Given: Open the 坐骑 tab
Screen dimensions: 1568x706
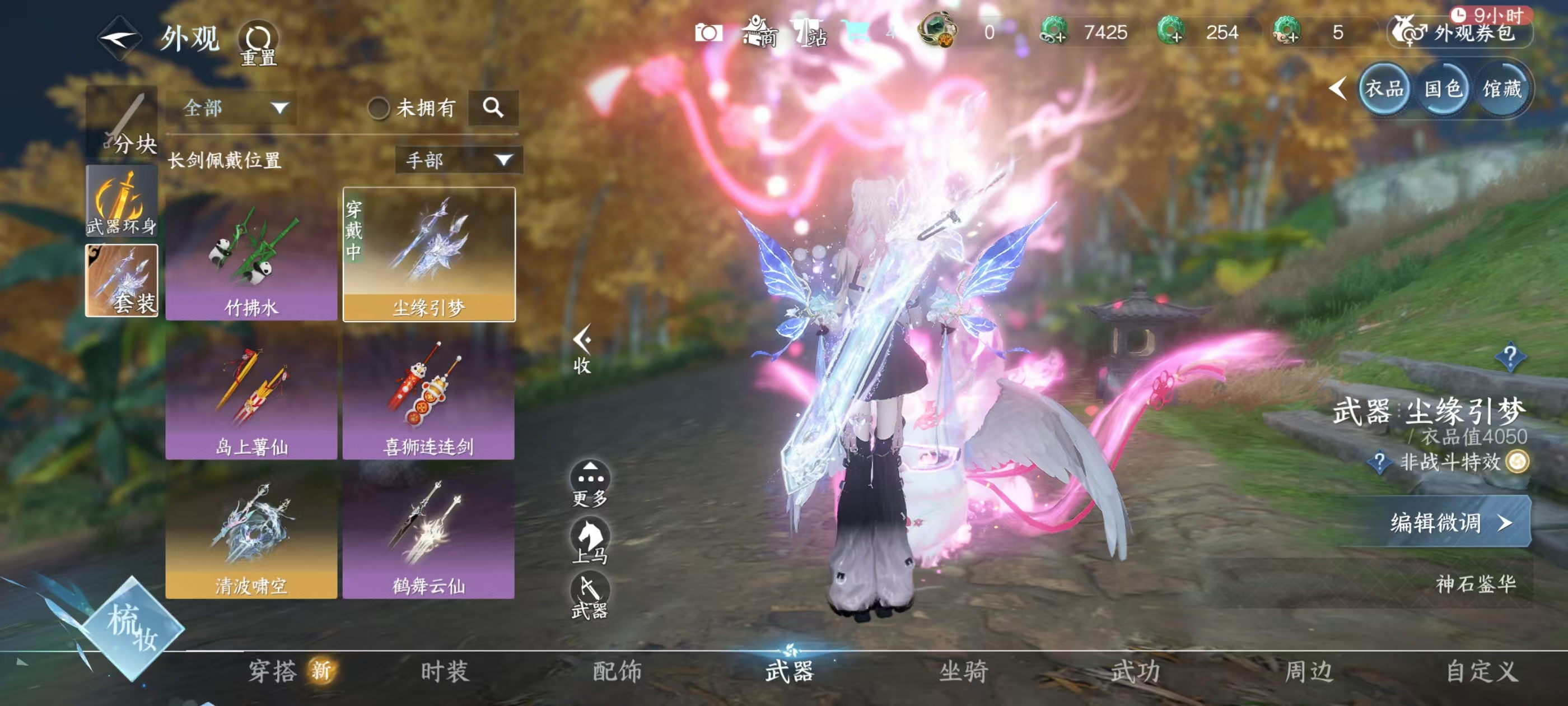Looking at the screenshot, I should (x=964, y=671).
